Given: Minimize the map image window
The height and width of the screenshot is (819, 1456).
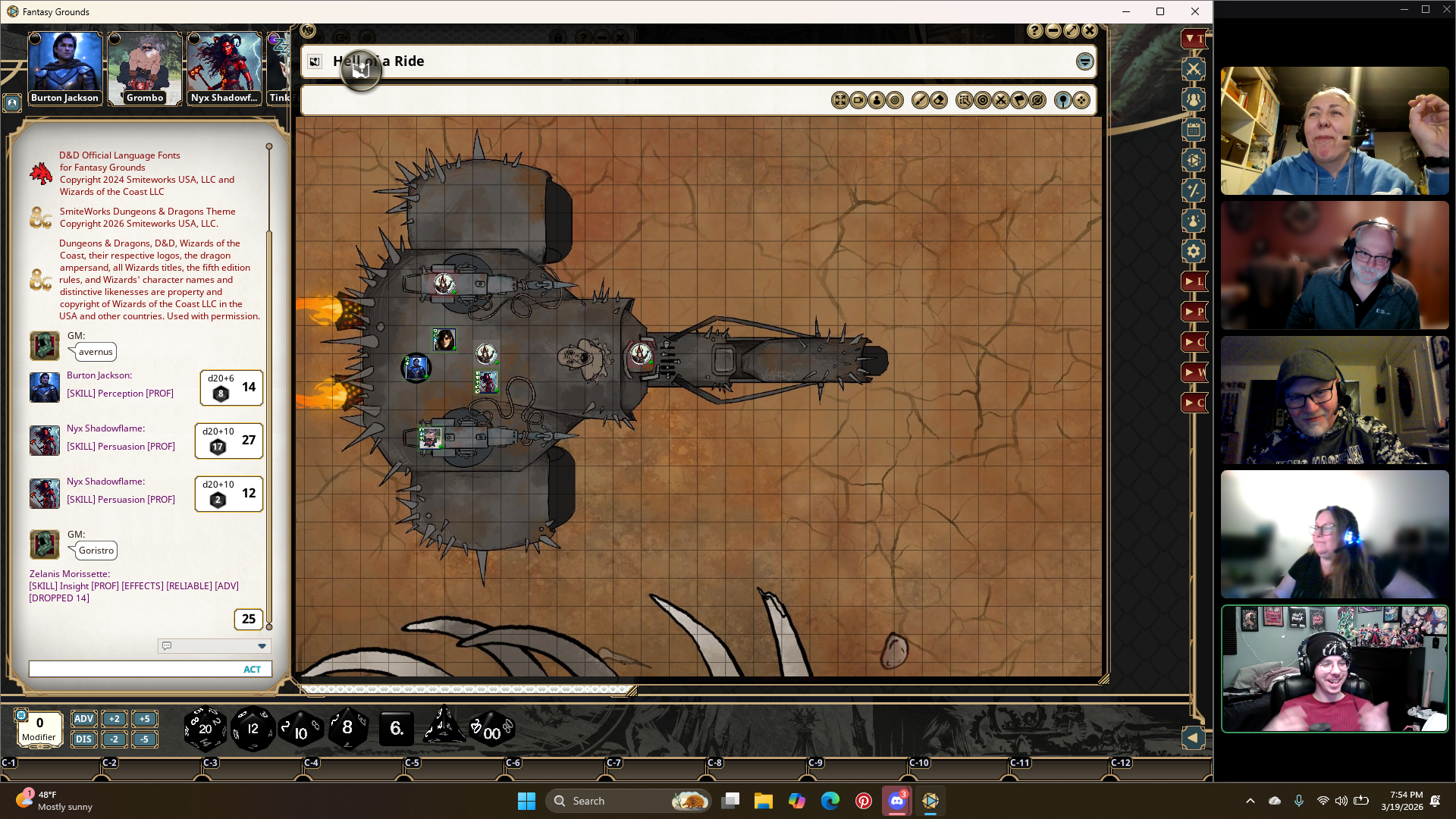Looking at the screenshot, I should pyautogui.click(x=1053, y=31).
